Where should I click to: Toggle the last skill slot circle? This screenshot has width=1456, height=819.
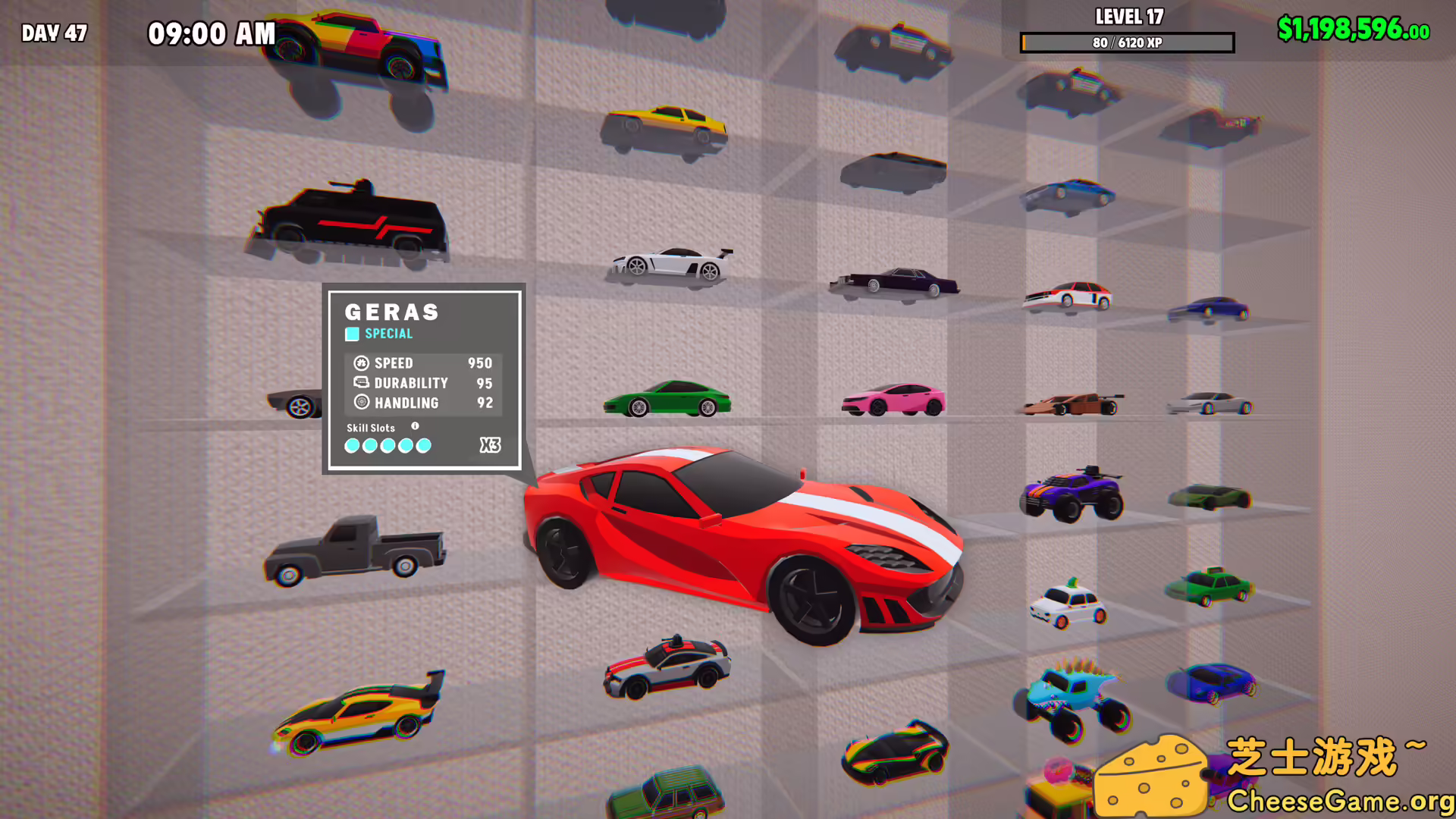tap(423, 446)
